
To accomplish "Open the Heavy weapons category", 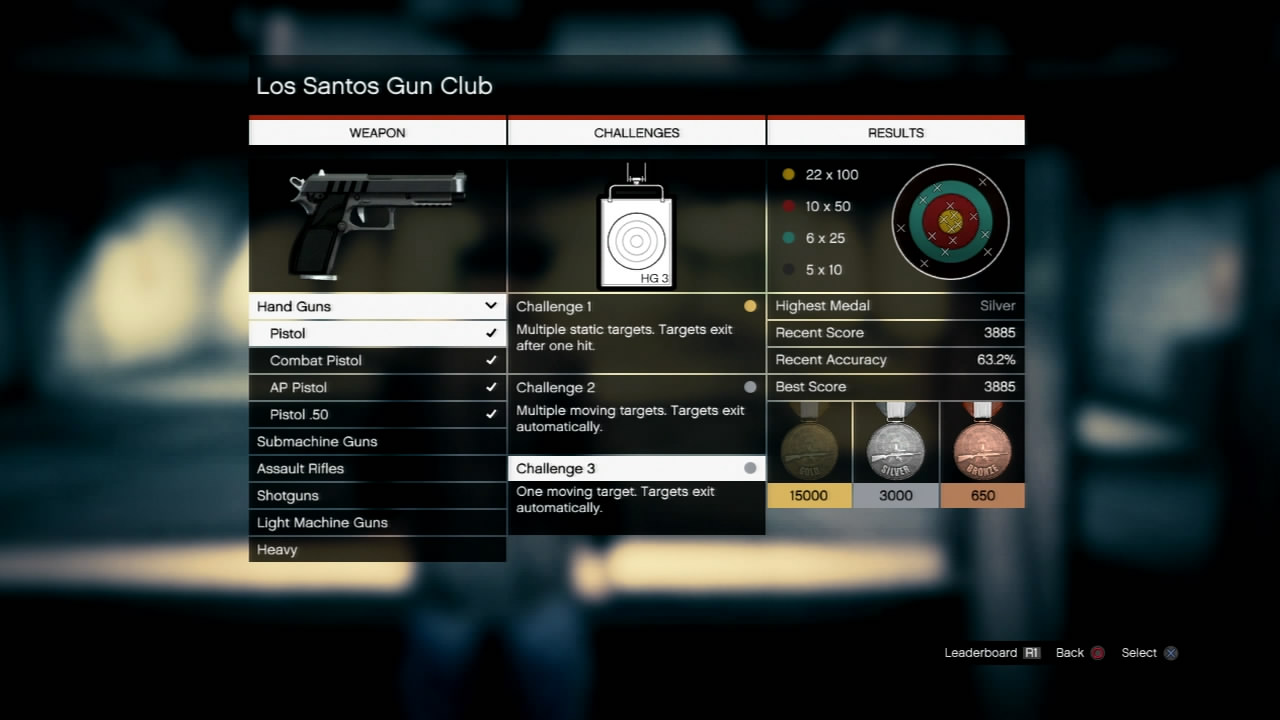I will (377, 549).
